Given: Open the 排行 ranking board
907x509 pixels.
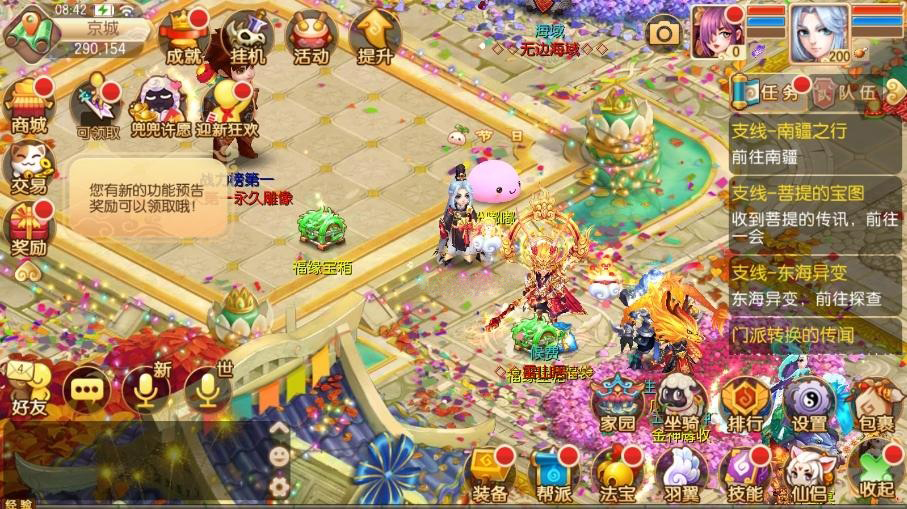Looking at the screenshot, I should click(x=744, y=405).
